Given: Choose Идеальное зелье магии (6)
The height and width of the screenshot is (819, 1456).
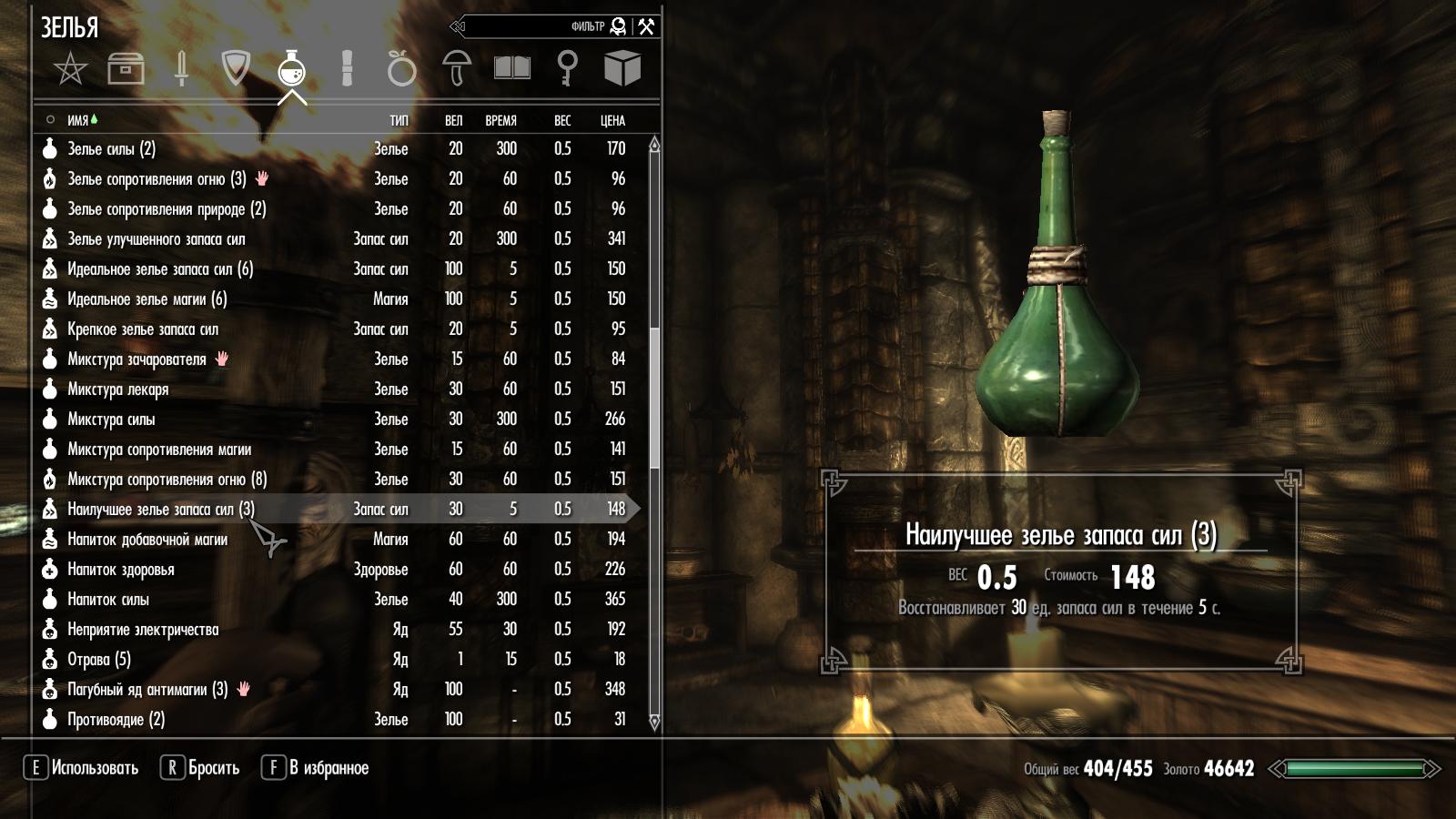Looking at the screenshot, I should pyautogui.click(x=147, y=299).
